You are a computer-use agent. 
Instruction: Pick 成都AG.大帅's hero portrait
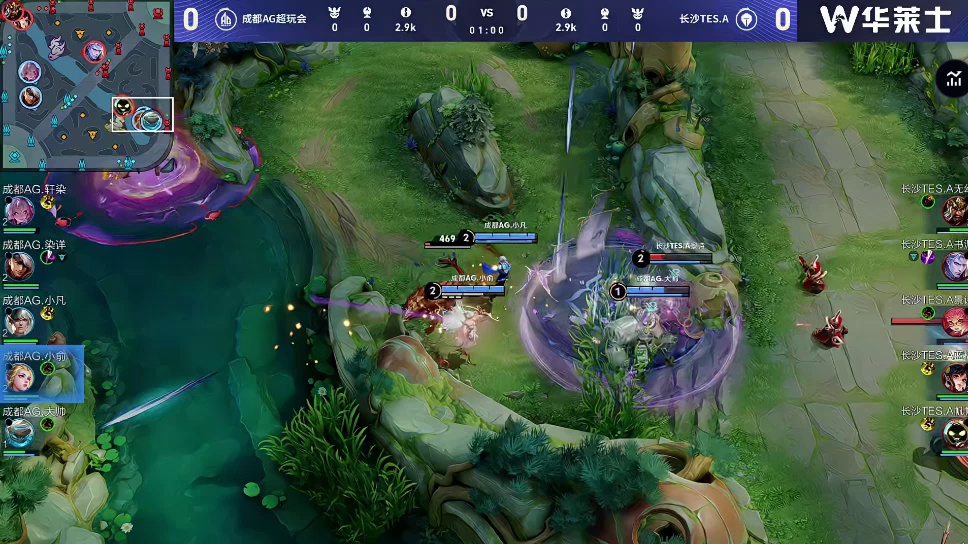pos(21,432)
